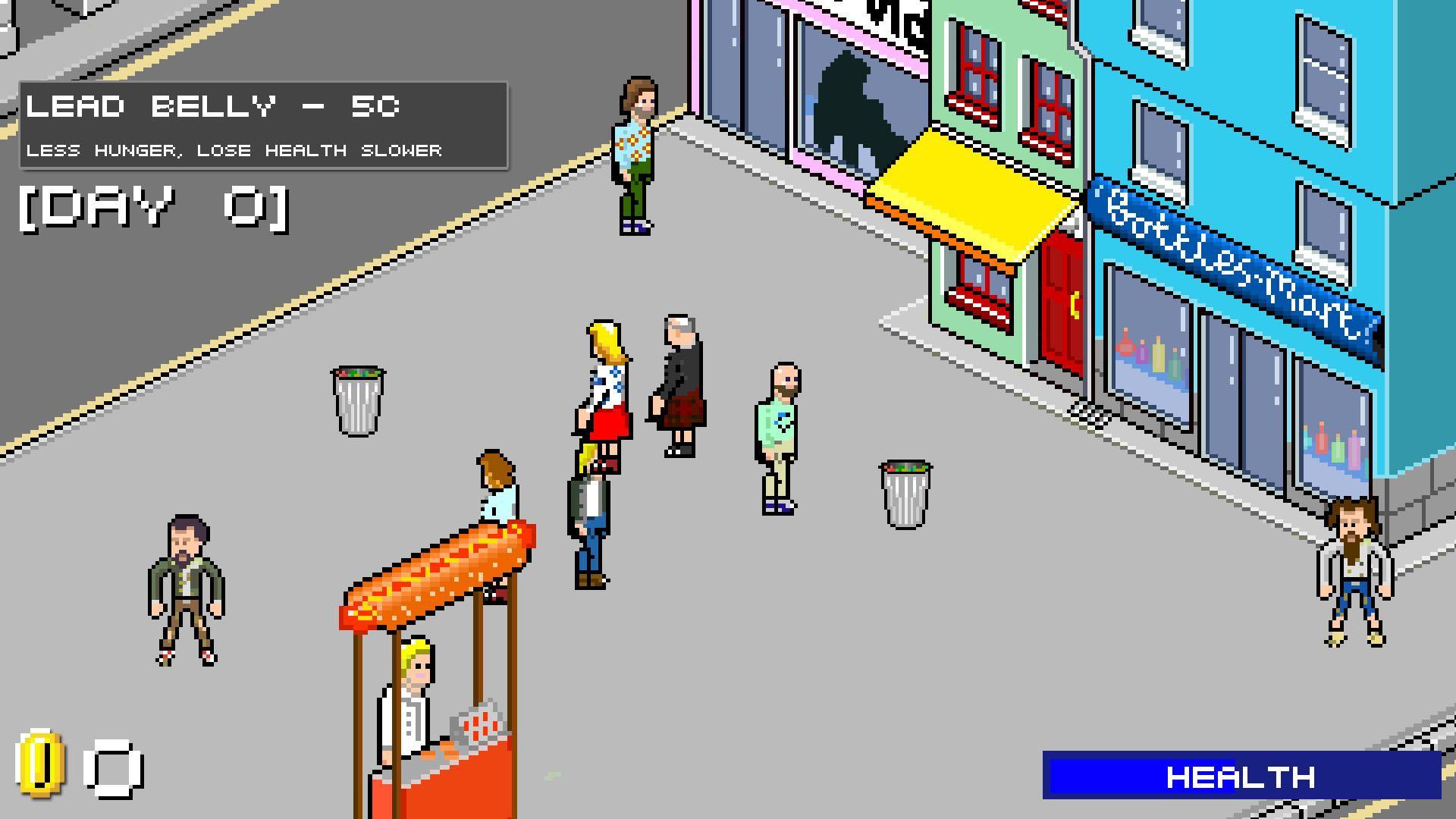Screen dimensions: 1456x819
Task: Expand the Lead Belly item tooltip
Action: pyautogui.click(x=262, y=125)
